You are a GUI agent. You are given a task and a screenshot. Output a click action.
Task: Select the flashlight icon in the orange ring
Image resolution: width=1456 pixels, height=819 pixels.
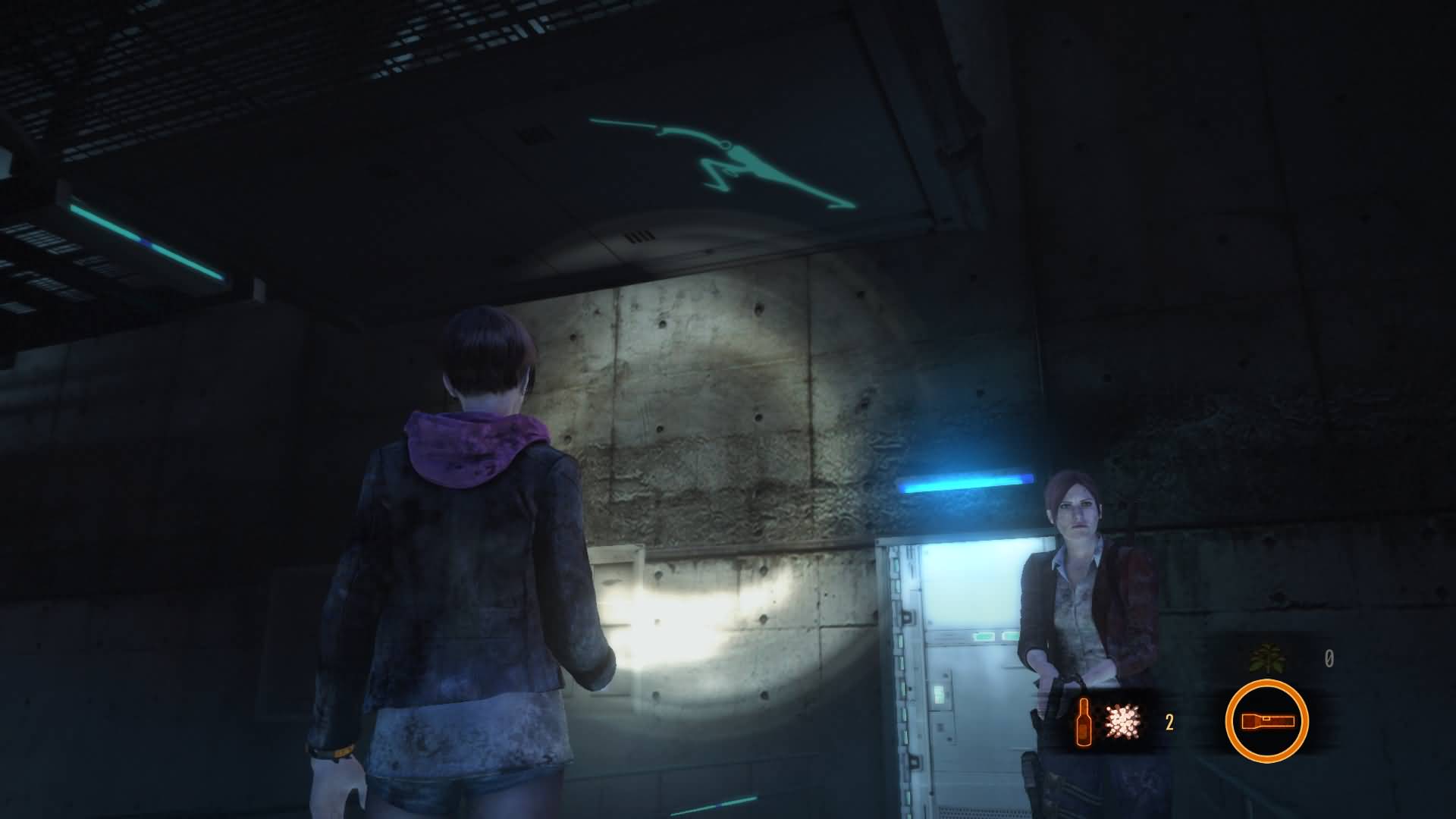(x=1266, y=721)
